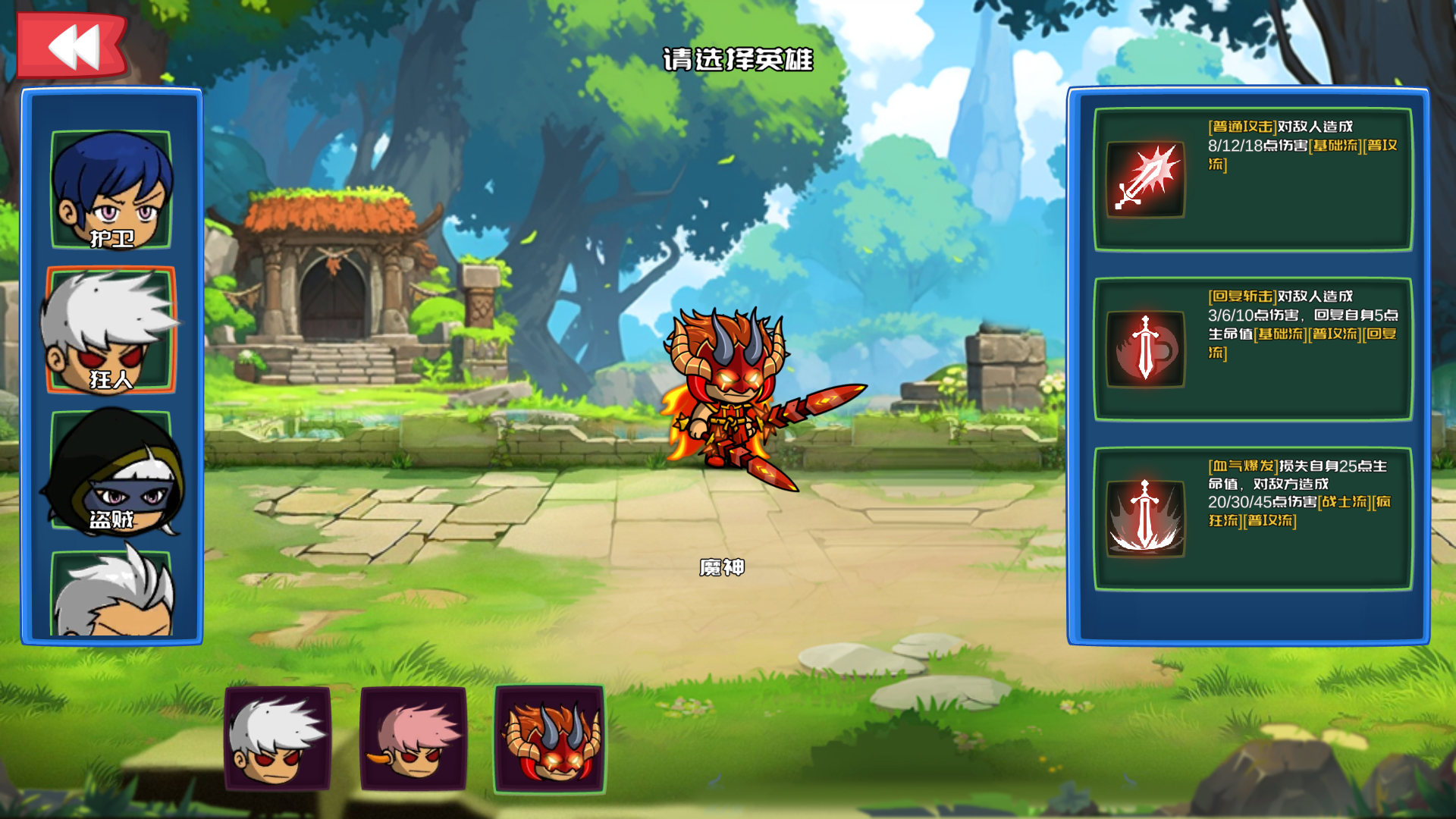Select the pink-haired hero variant portrait
The height and width of the screenshot is (819, 1456).
pyautogui.click(x=413, y=739)
